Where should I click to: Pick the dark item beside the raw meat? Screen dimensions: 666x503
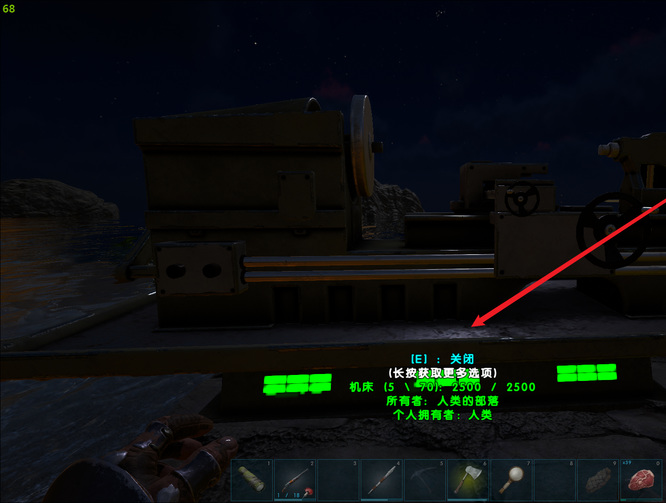[x=597, y=479]
